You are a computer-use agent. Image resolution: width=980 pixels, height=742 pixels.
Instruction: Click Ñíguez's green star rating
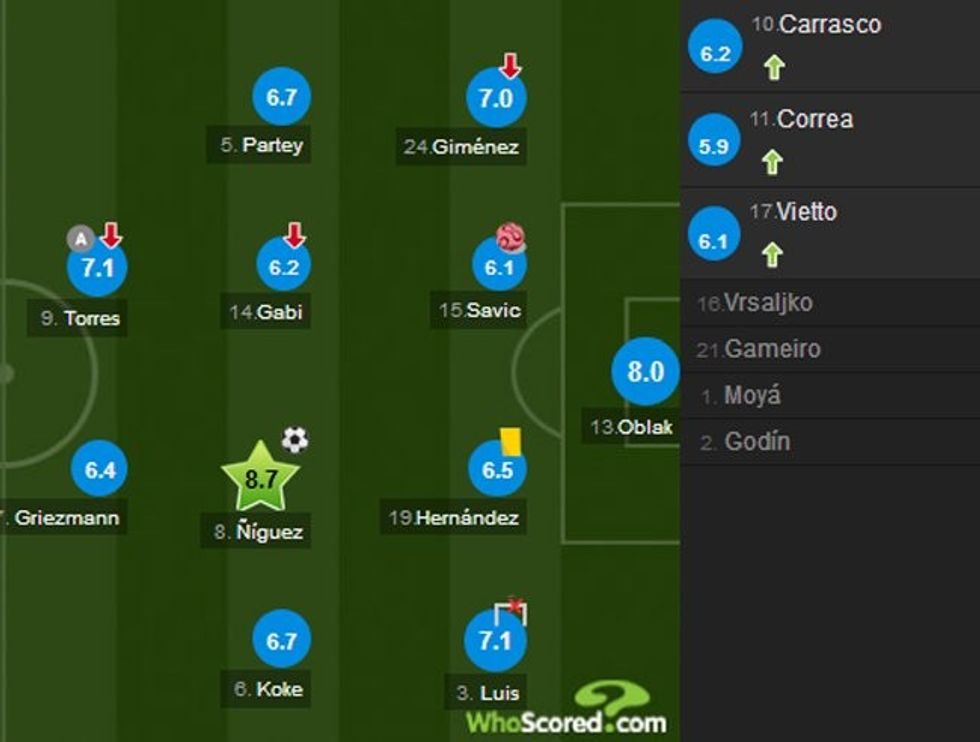point(261,479)
